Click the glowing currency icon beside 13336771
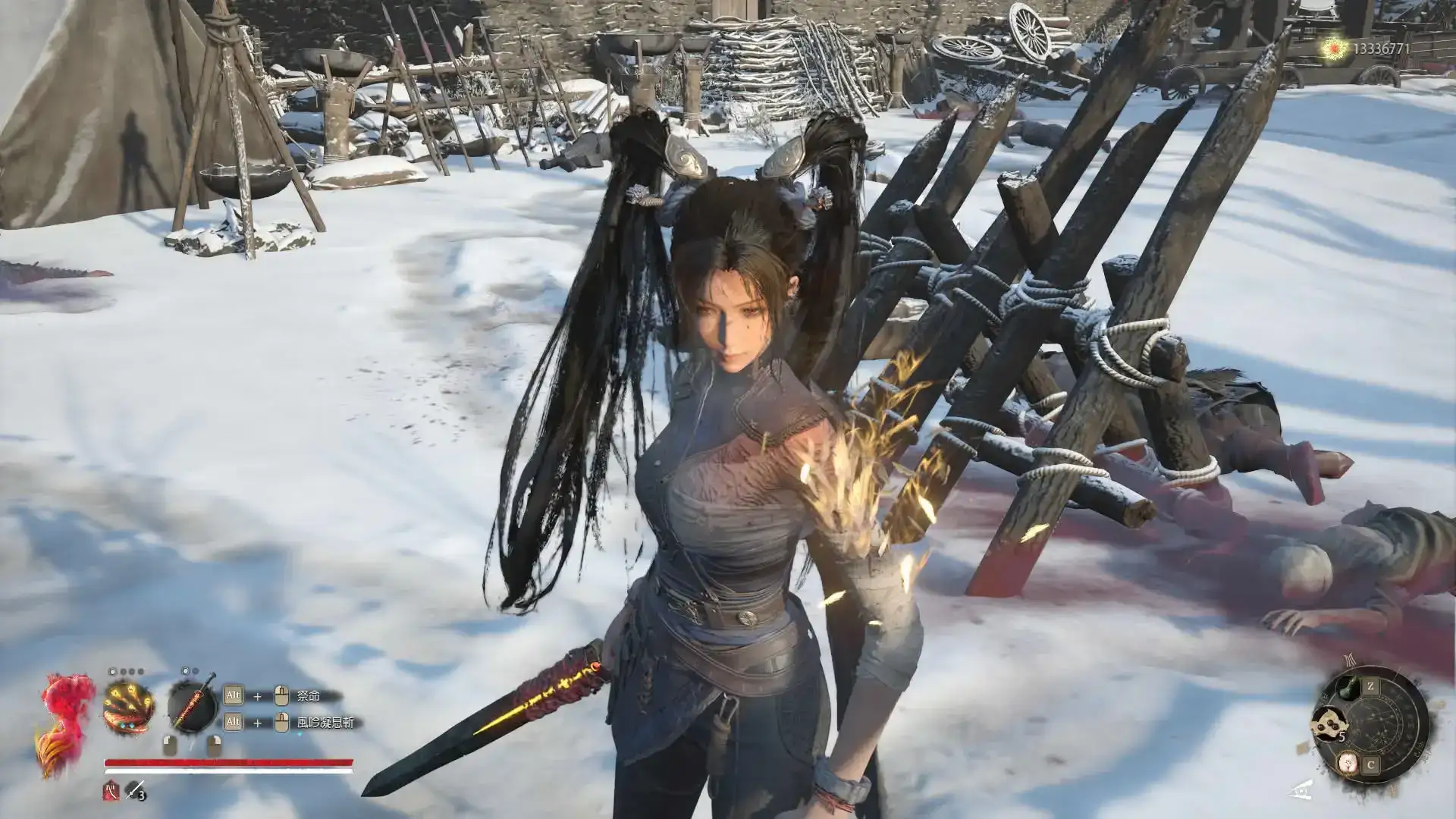The height and width of the screenshot is (819, 1456). pyautogui.click(x=1333, y=49)
